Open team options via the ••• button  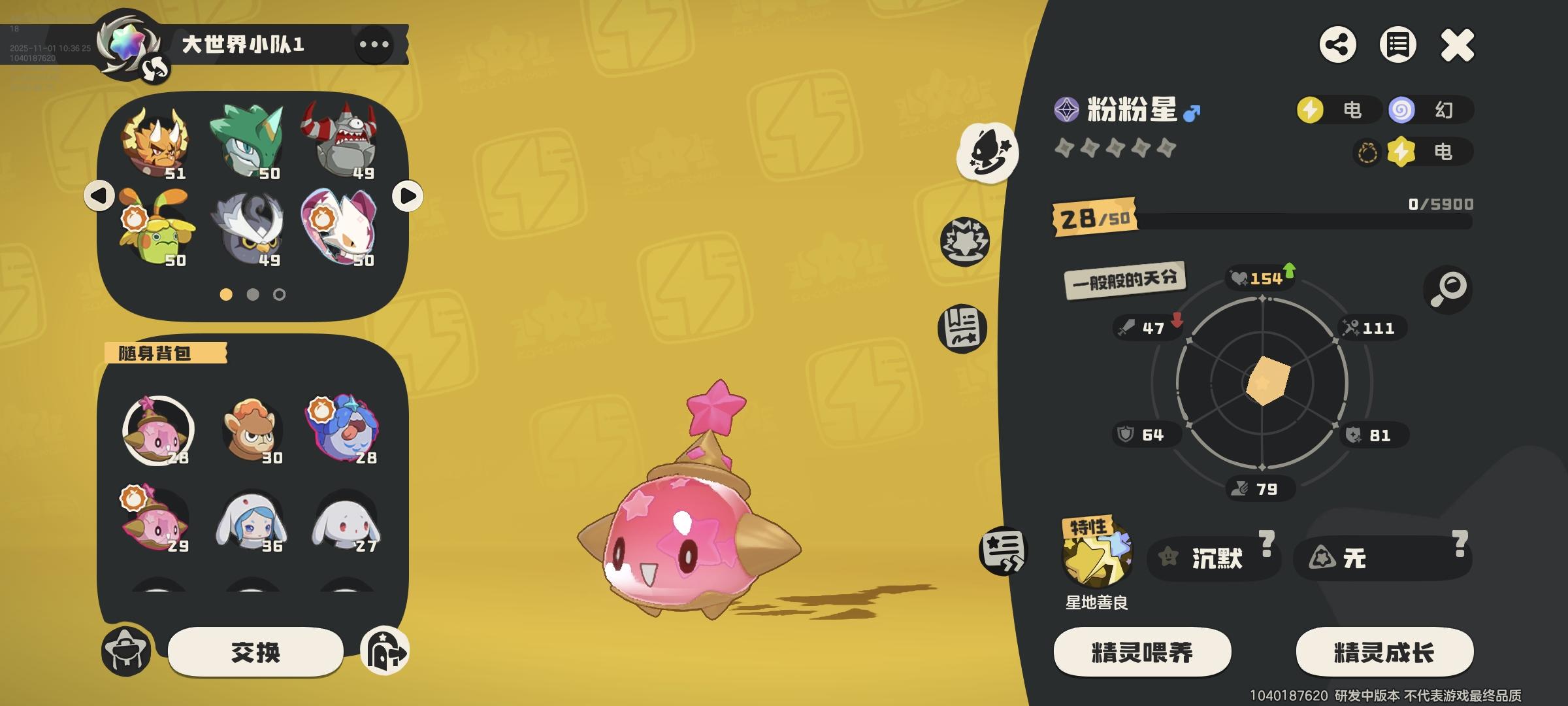(373, 45)
